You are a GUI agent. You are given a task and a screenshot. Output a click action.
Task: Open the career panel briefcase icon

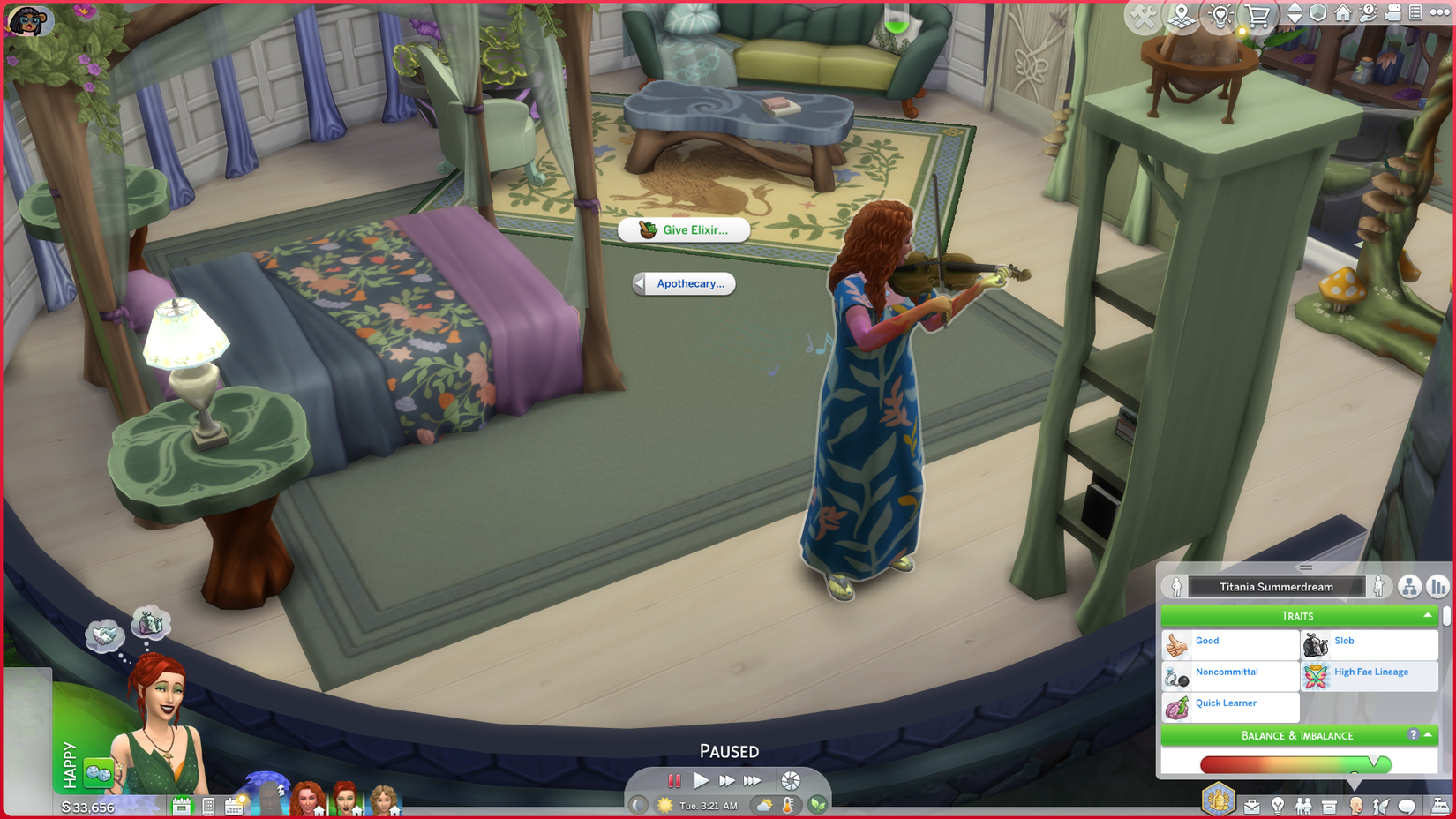(x=1251, y=805)
